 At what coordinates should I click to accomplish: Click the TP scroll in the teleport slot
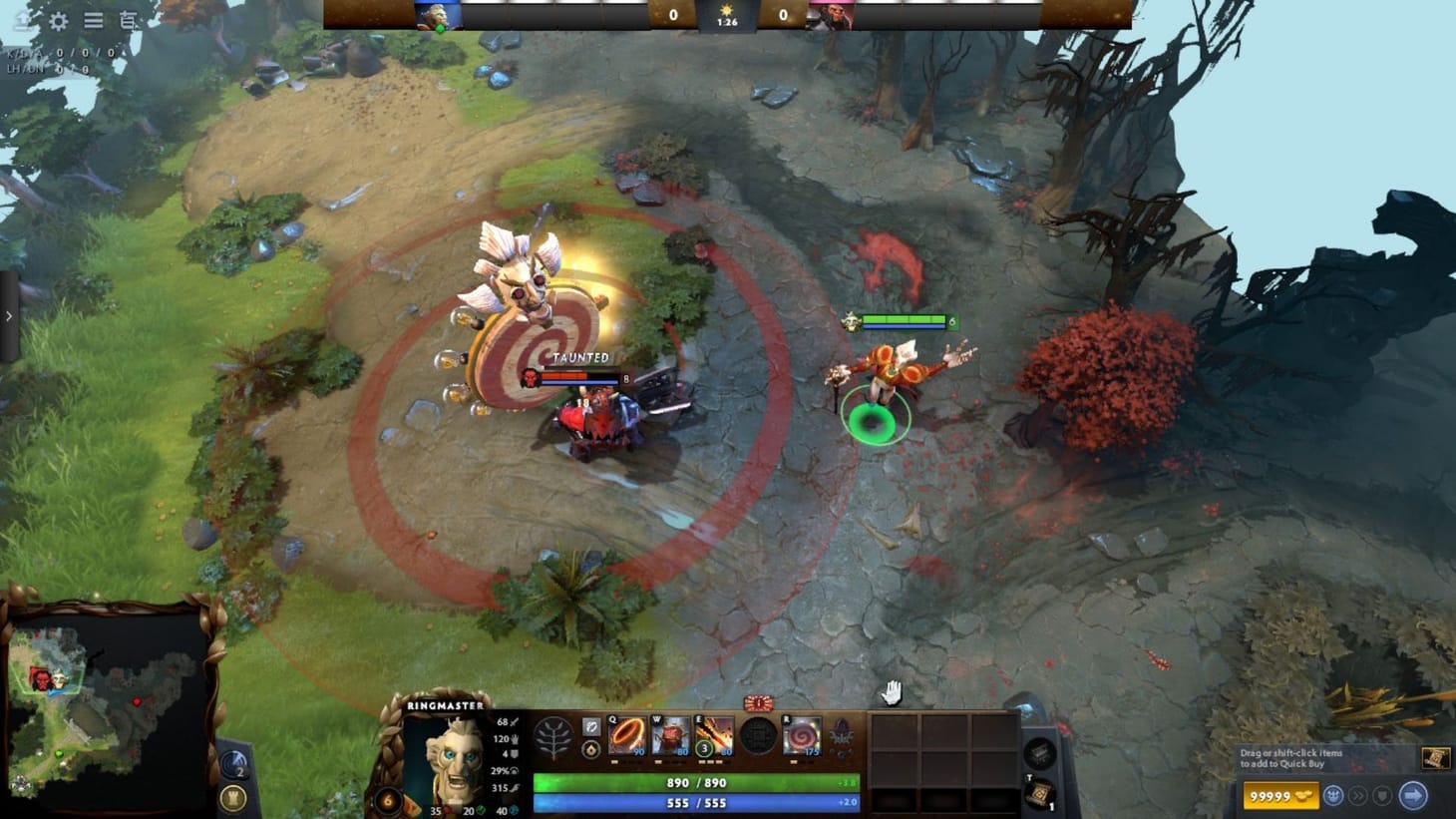[1038, 795]
